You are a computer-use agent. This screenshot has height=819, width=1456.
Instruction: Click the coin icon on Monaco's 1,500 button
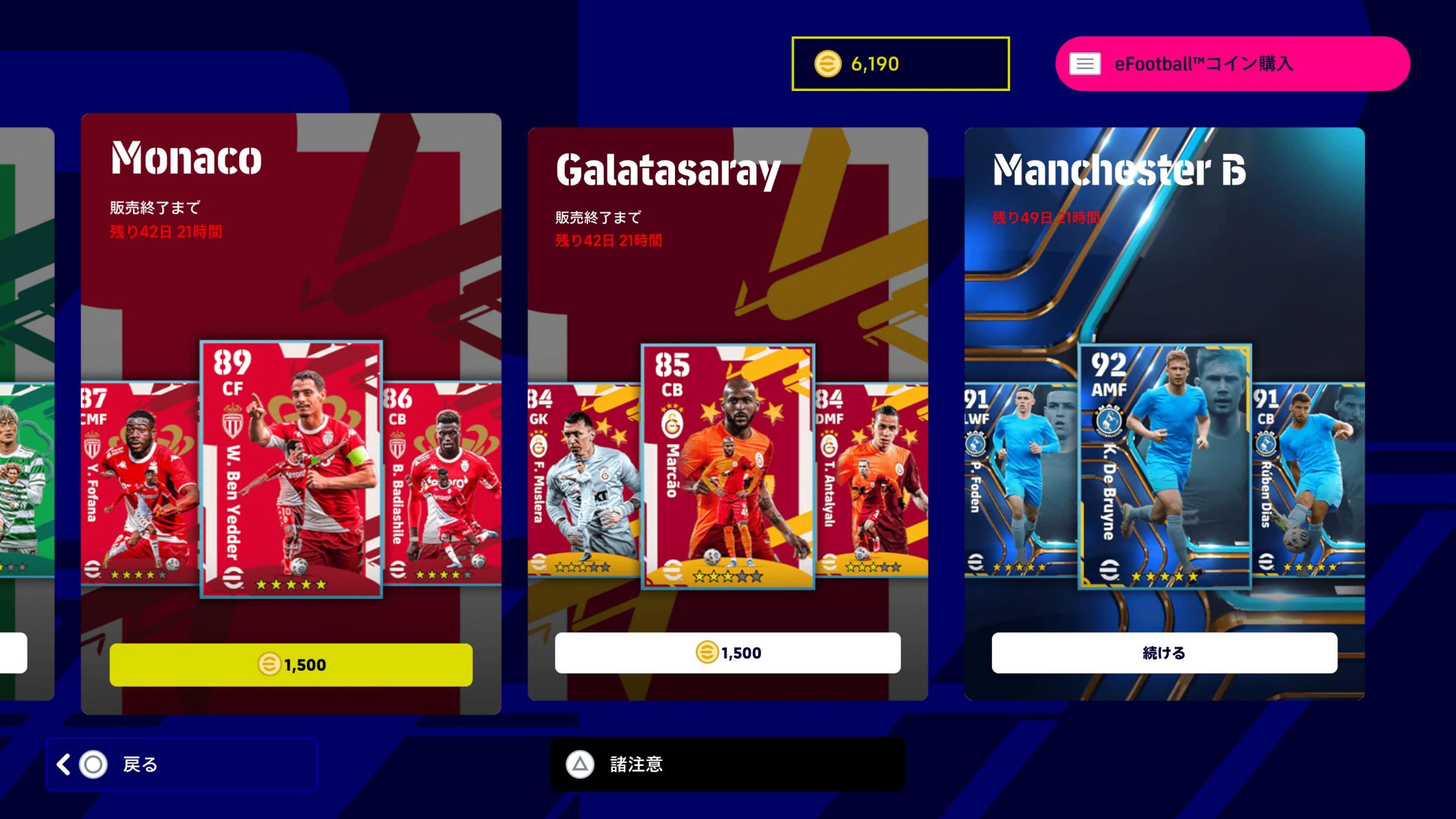(270, 665)
